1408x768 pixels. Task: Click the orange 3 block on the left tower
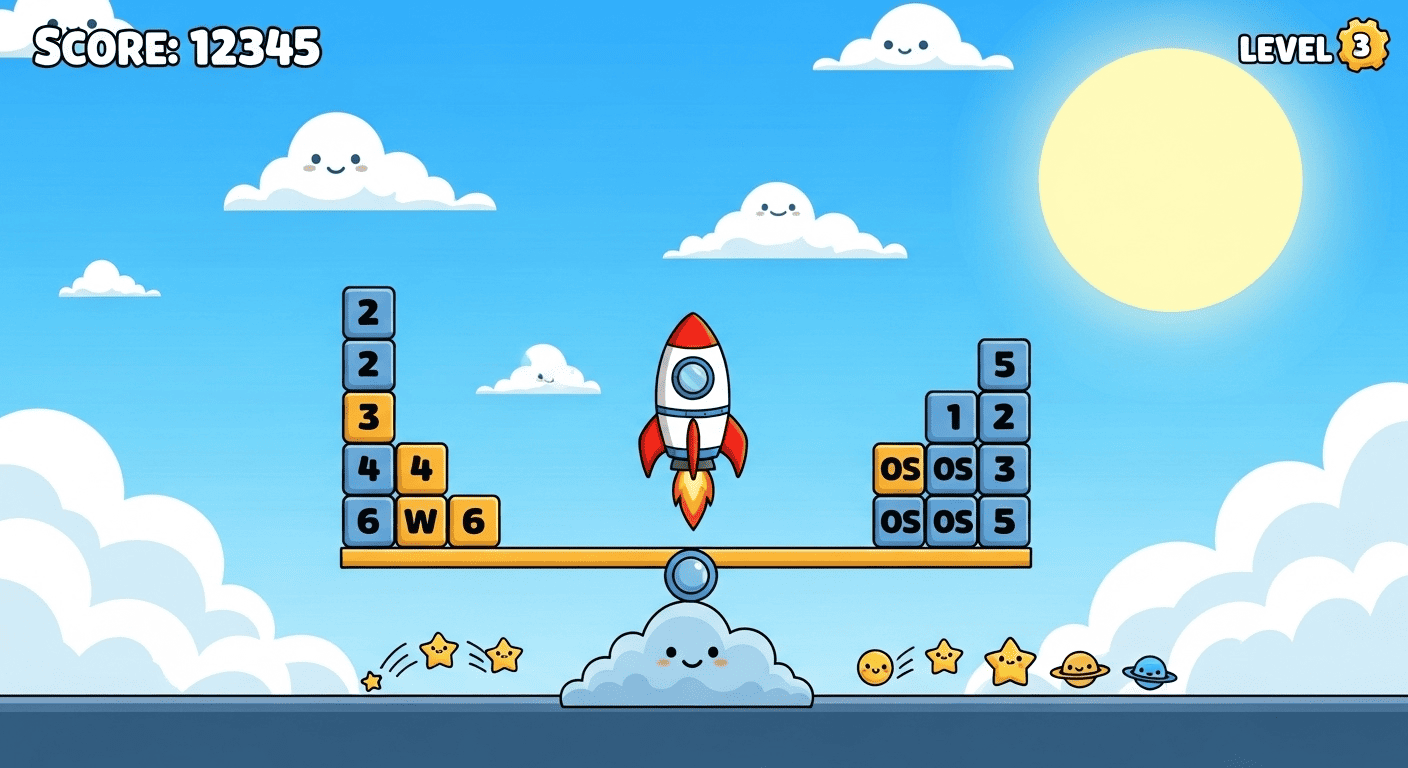coord(368,414)
